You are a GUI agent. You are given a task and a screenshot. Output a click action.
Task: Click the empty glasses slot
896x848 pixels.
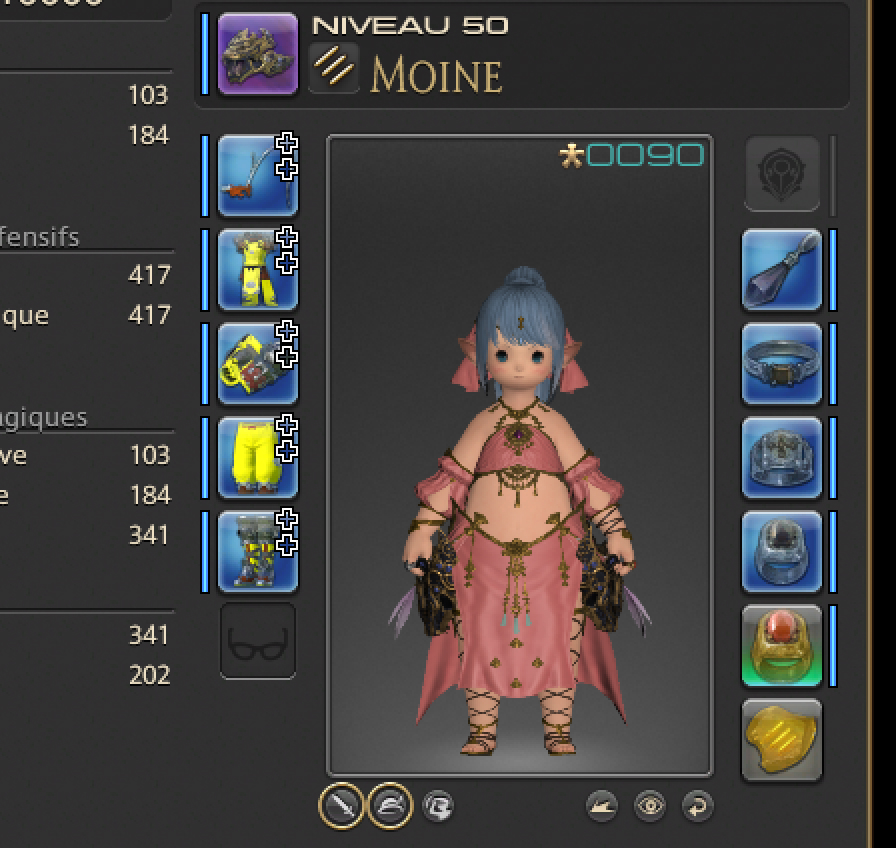257,641
